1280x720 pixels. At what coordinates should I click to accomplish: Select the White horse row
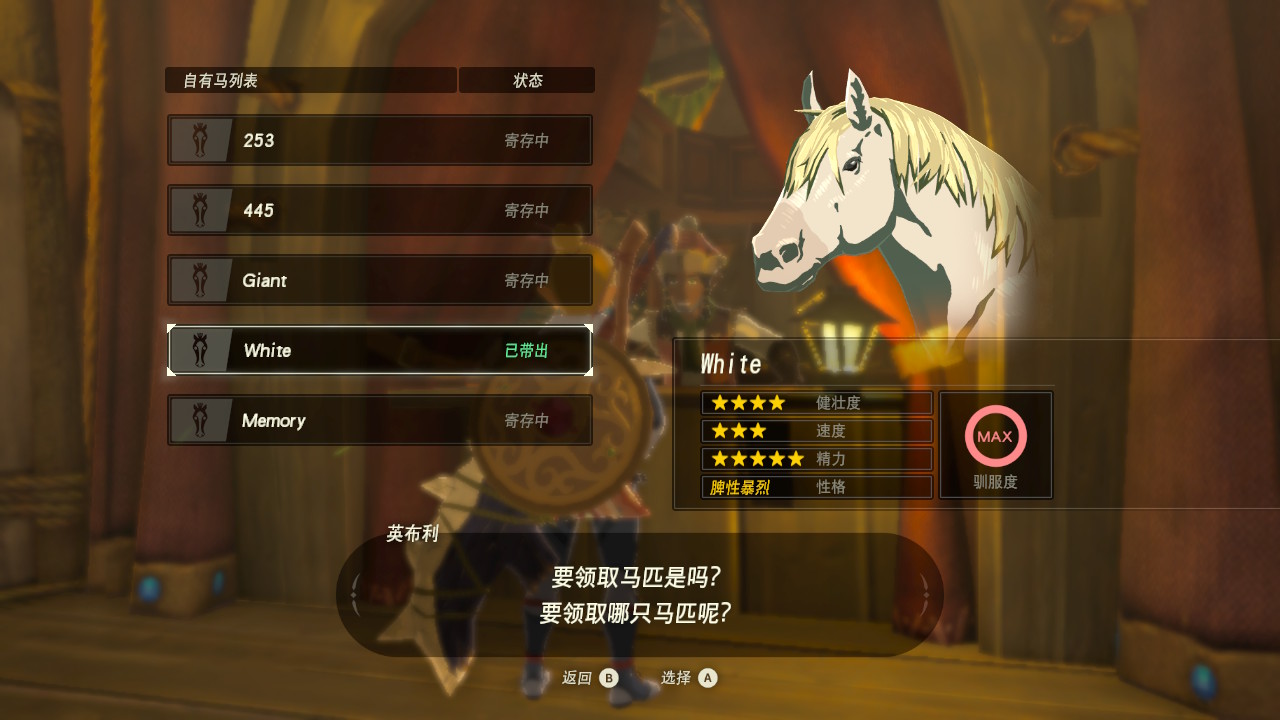pos(380,350)
